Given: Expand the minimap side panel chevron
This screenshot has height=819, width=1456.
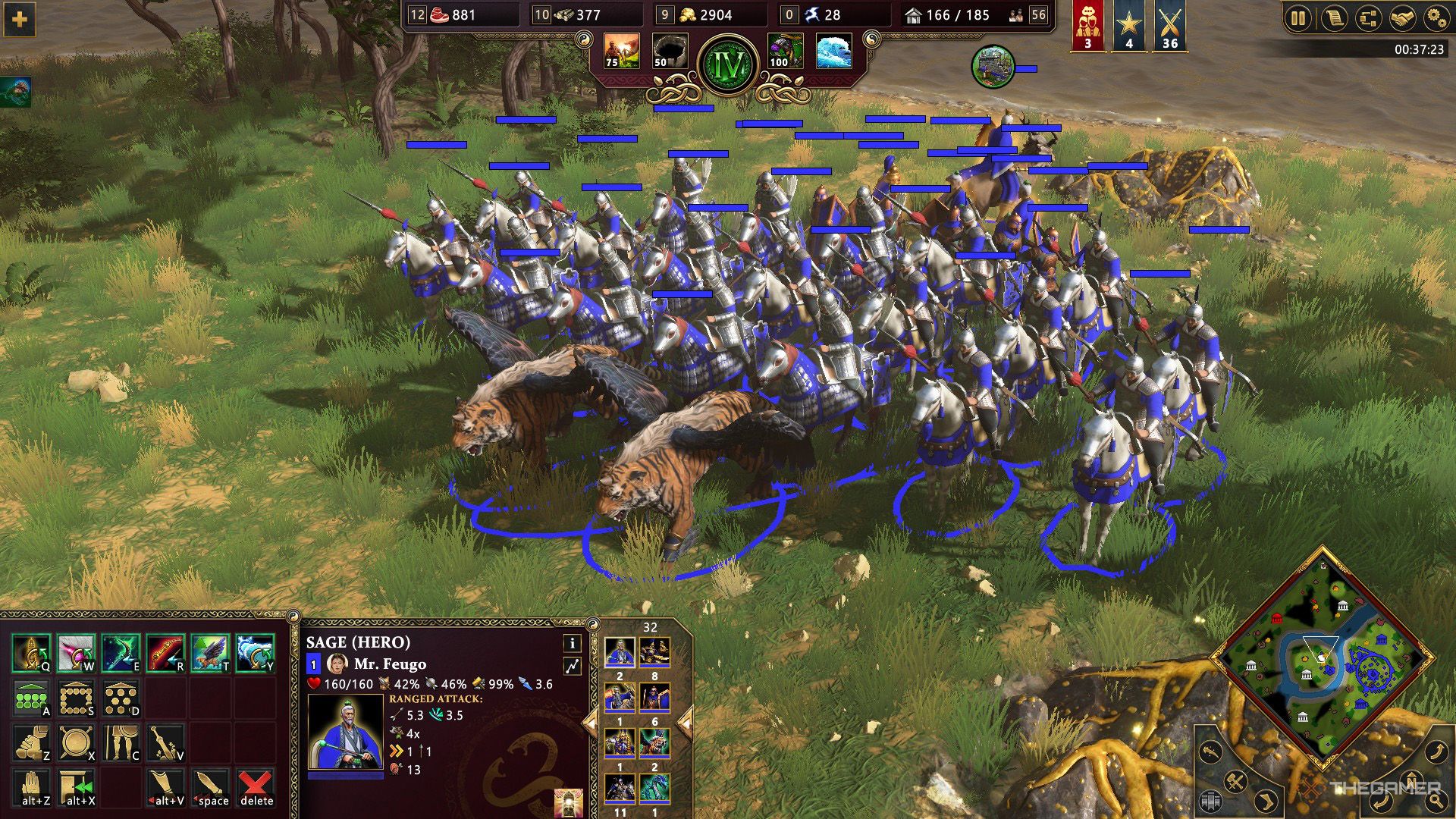Looking at the screenshot, I should (x=1266, y=802).
